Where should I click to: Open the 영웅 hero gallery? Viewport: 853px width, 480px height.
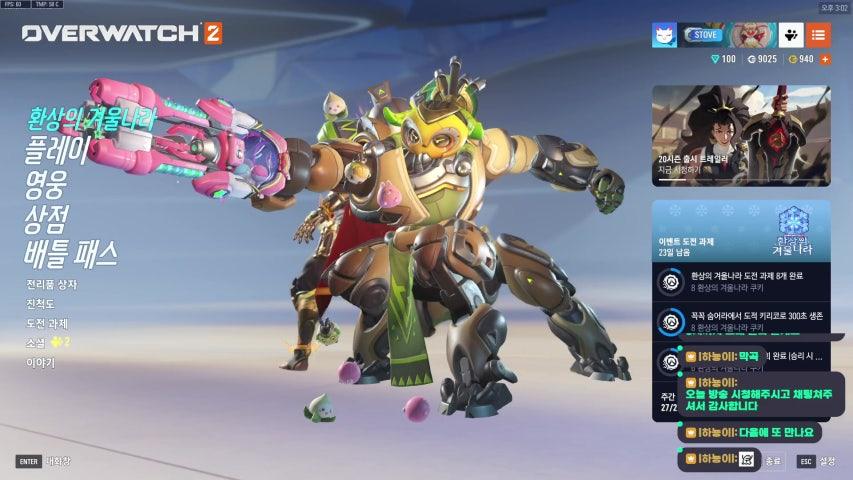(47, 184)
